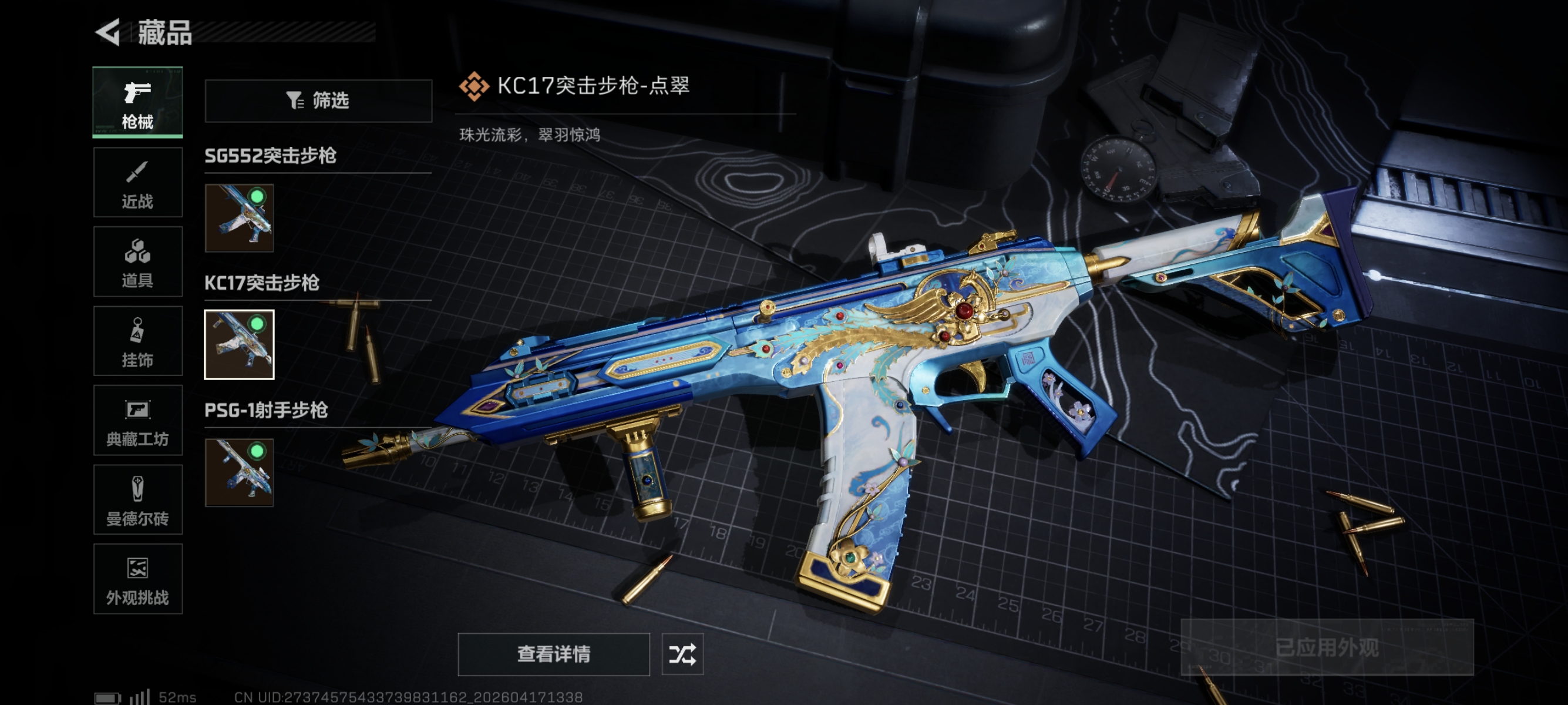The image size is (1568, 705).
Task: Expand the PSG-1射手步枪 weapon group
Action: pyautogui.click(x=265, y=411)
